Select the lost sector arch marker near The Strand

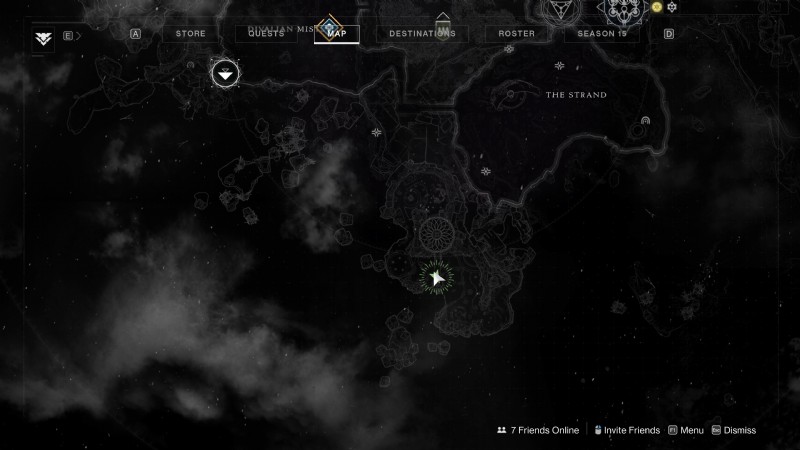(x=646, y=122)
